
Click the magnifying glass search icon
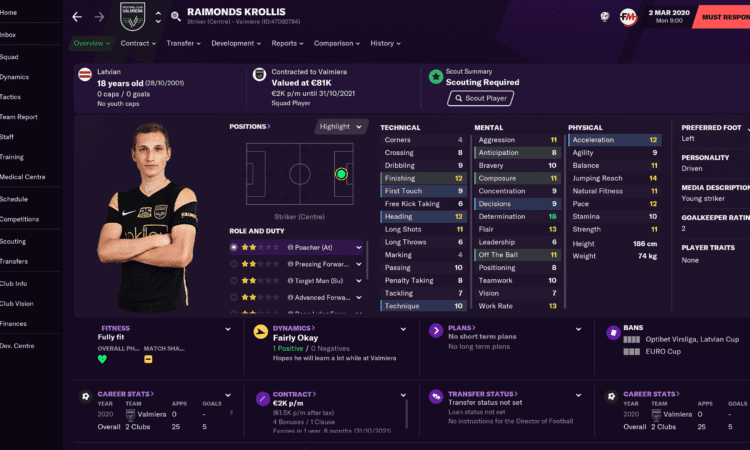tap(176, 17)
